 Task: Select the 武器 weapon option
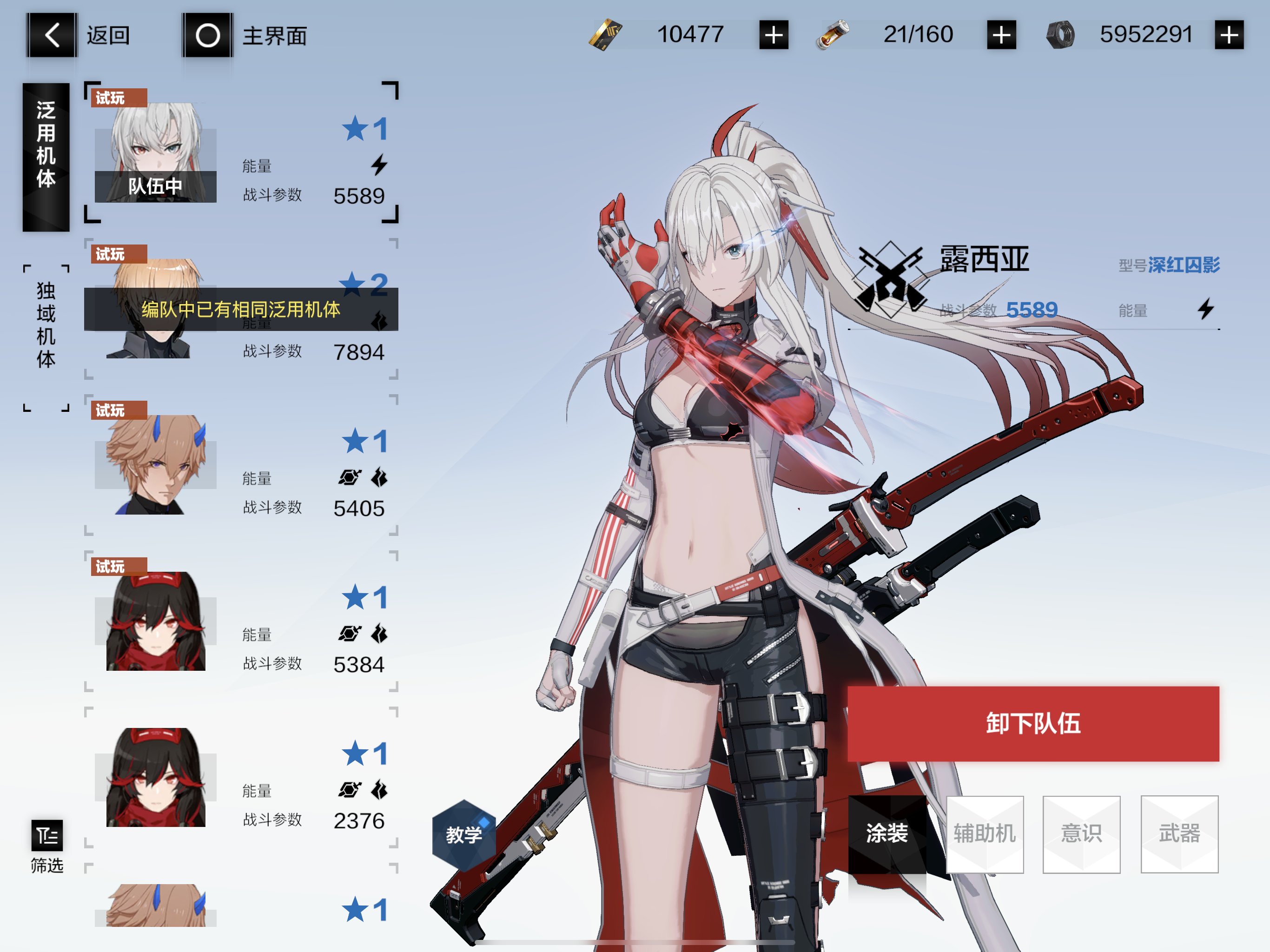tap(1179, 834)
